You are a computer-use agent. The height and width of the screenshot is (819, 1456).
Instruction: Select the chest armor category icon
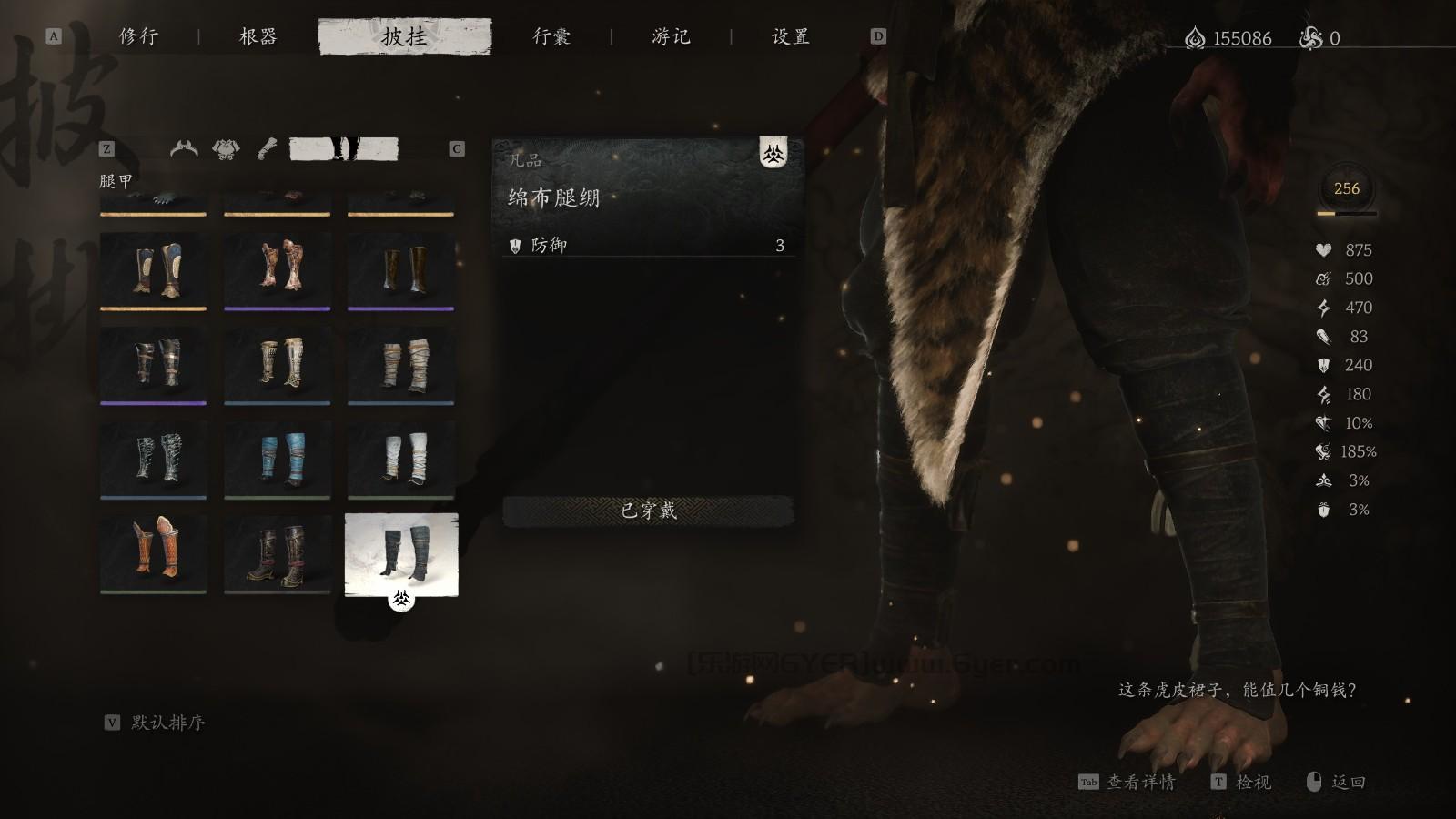[x=224, y=148]
